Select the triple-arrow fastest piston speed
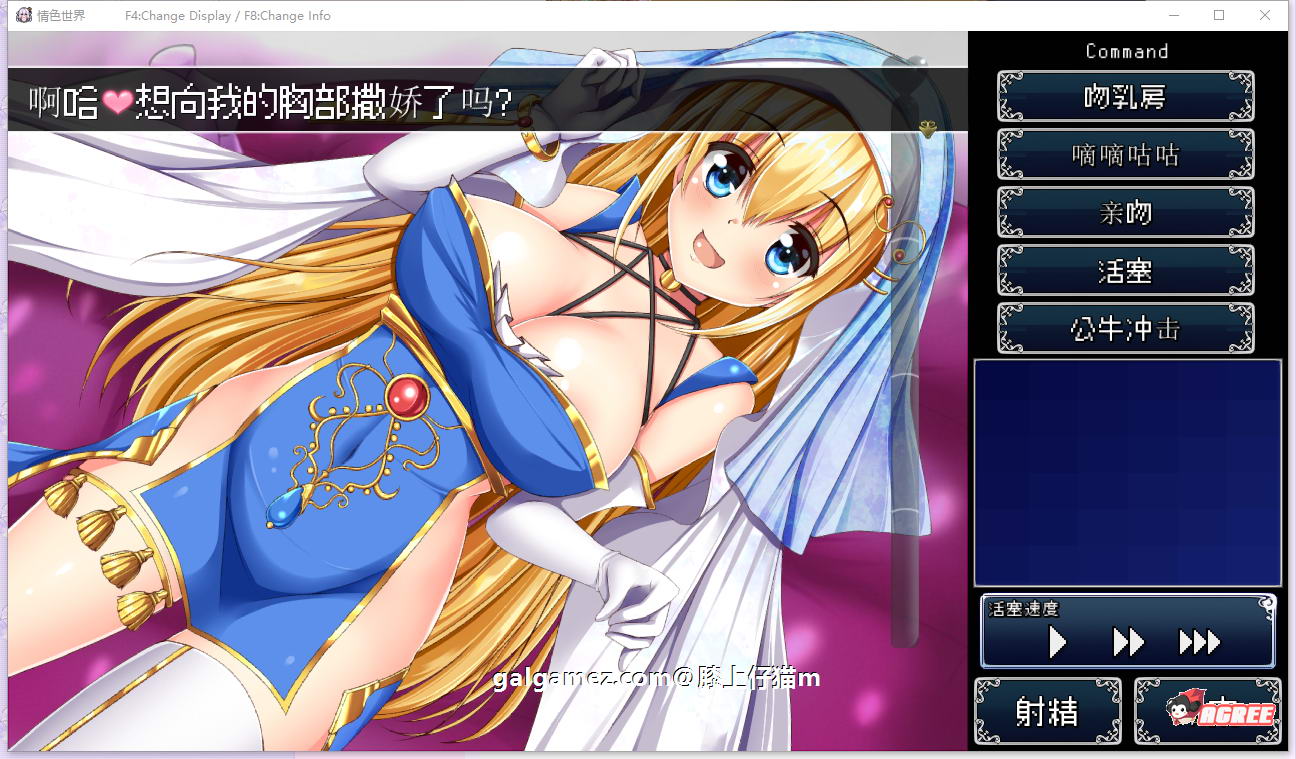 coord(1199,643)
